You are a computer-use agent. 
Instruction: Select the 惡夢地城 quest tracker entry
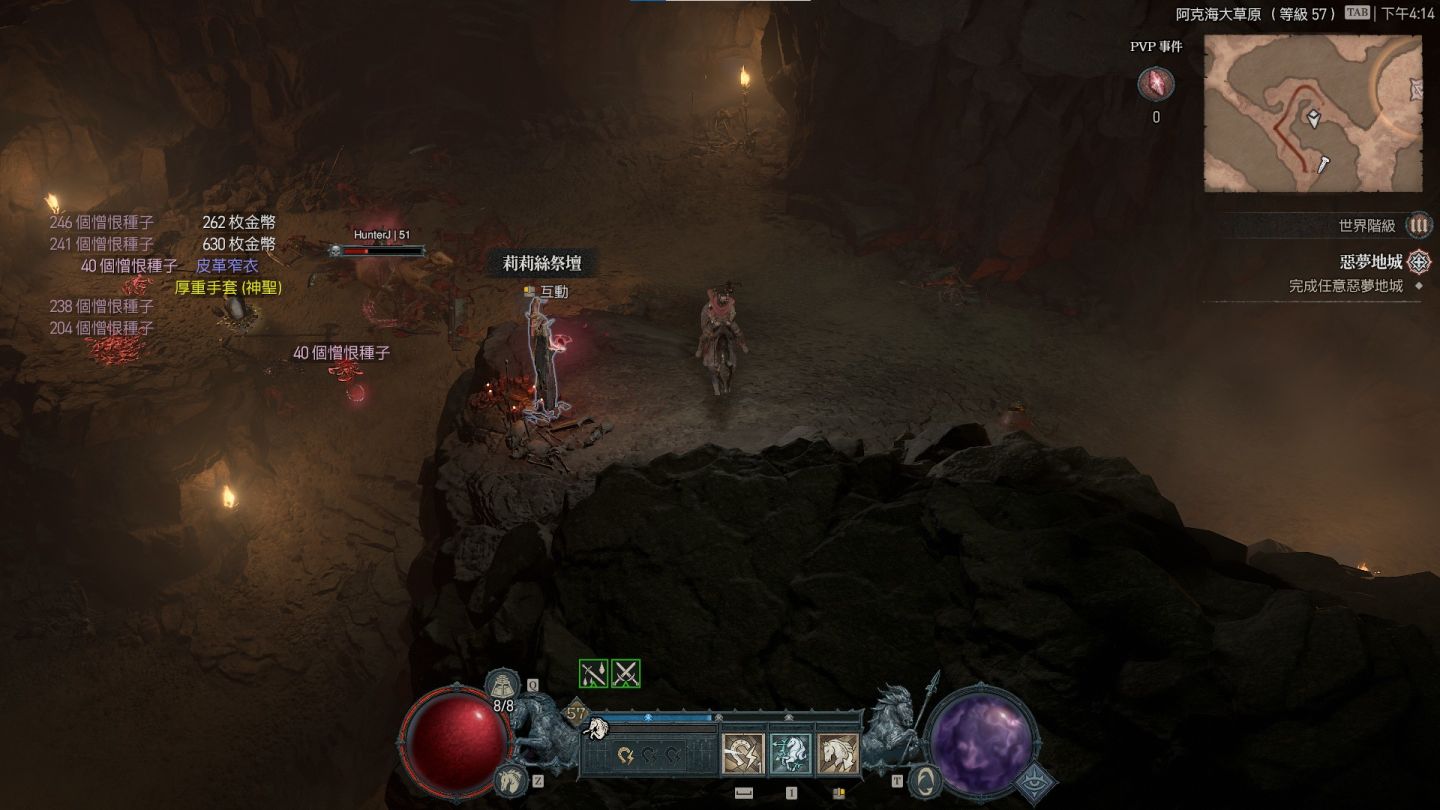click(x=1371, y=262)
